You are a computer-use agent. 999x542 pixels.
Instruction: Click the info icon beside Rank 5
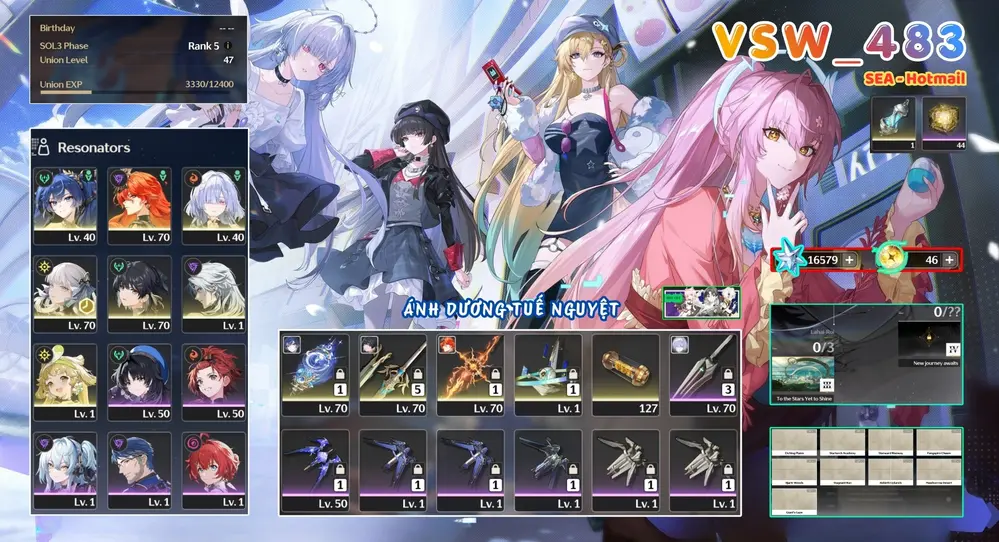(x=229, y=45)
